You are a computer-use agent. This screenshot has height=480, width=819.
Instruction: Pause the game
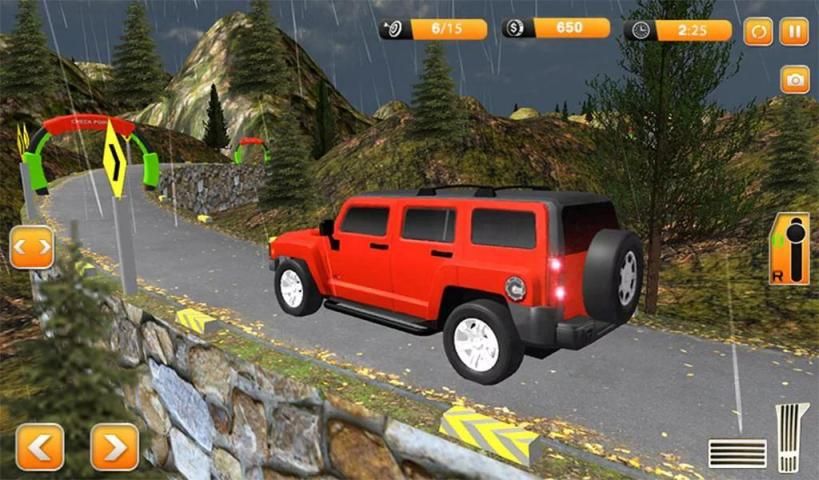point(794,31)
